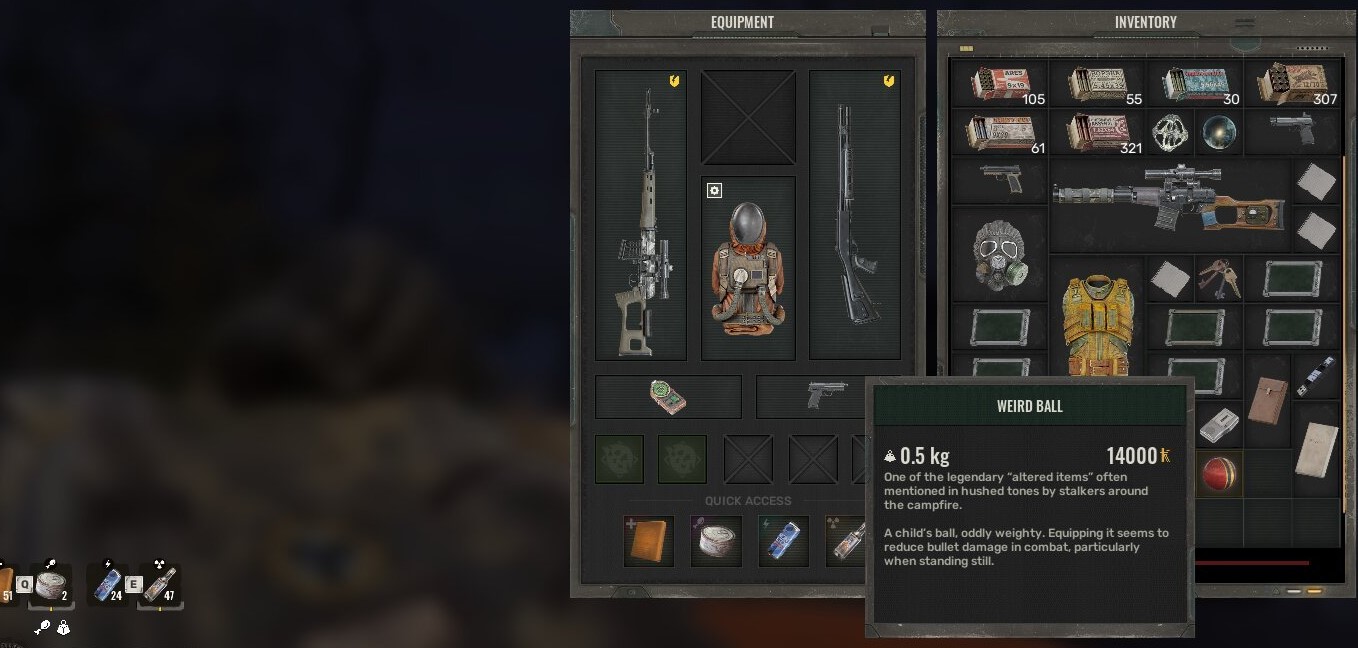Click the equipped orange protective suit
The height and width of the screenshot is (648, 1358).
[x=748, y=268]
